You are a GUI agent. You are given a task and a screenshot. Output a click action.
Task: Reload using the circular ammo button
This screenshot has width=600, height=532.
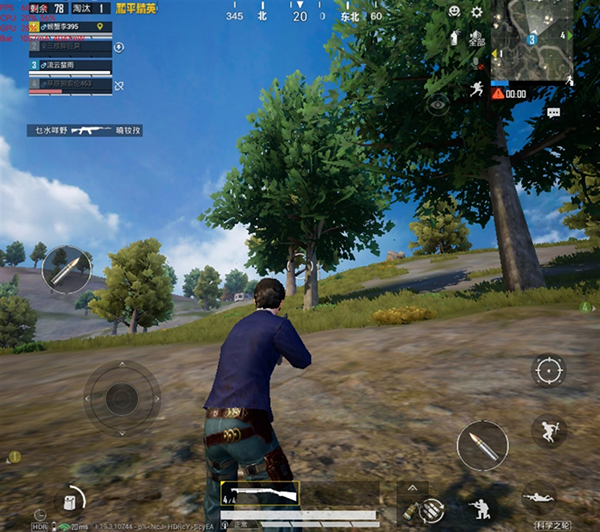click(432, 510)
